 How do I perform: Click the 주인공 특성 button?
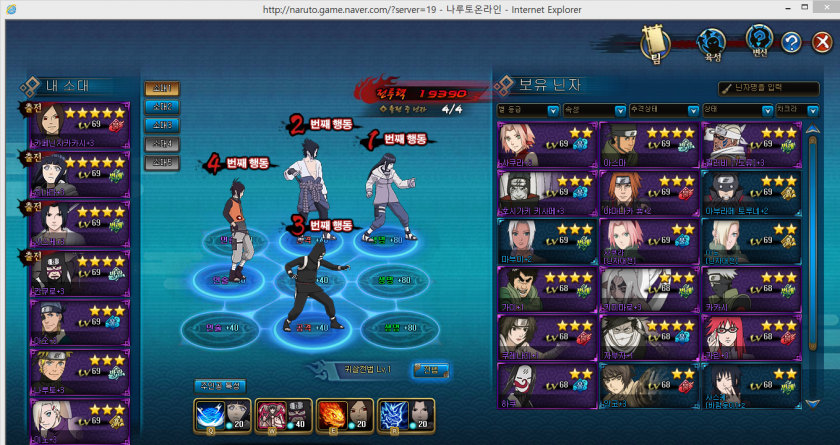[219, 385]
